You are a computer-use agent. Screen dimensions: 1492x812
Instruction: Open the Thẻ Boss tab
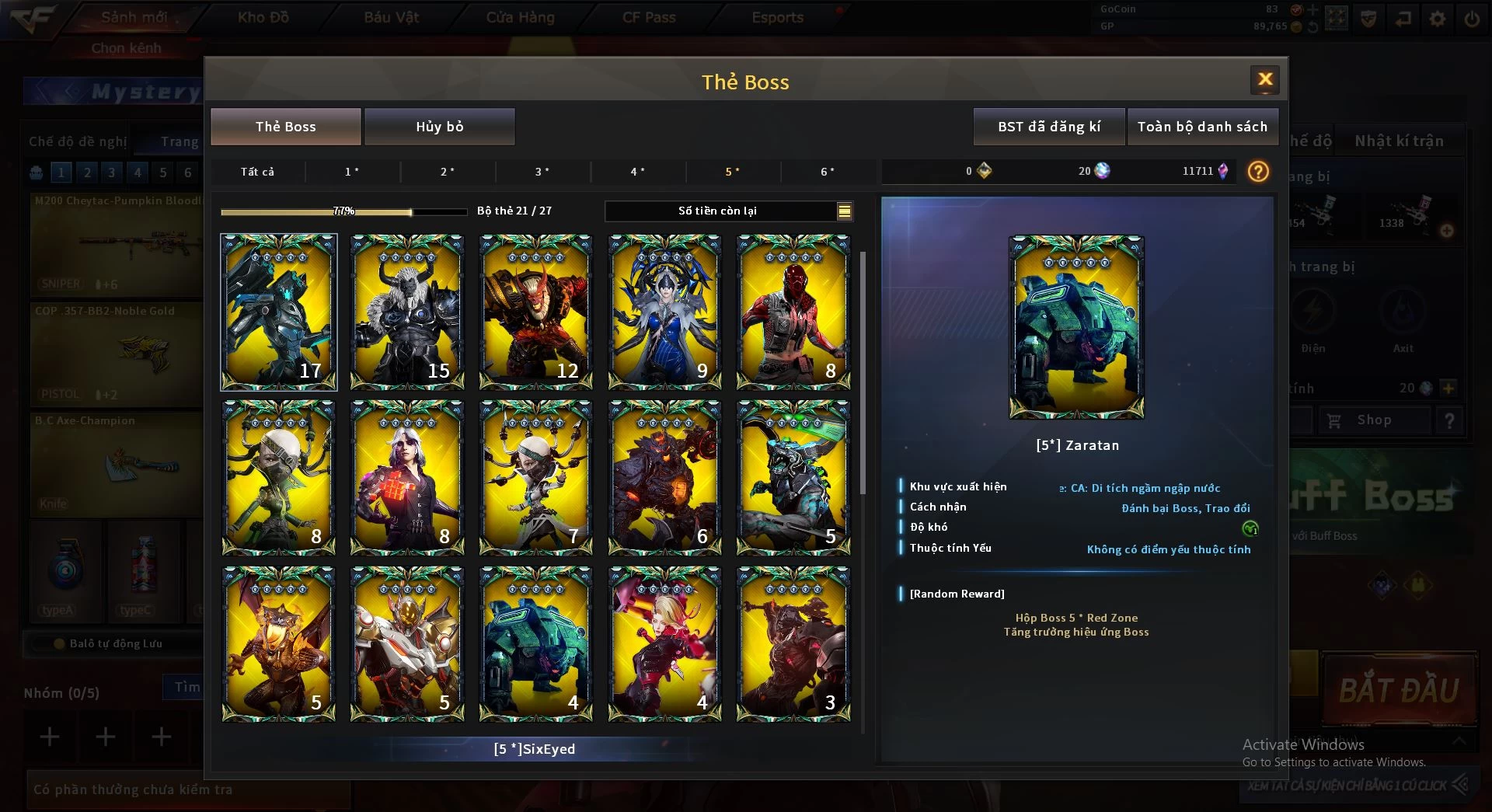(x=285, y=127)
